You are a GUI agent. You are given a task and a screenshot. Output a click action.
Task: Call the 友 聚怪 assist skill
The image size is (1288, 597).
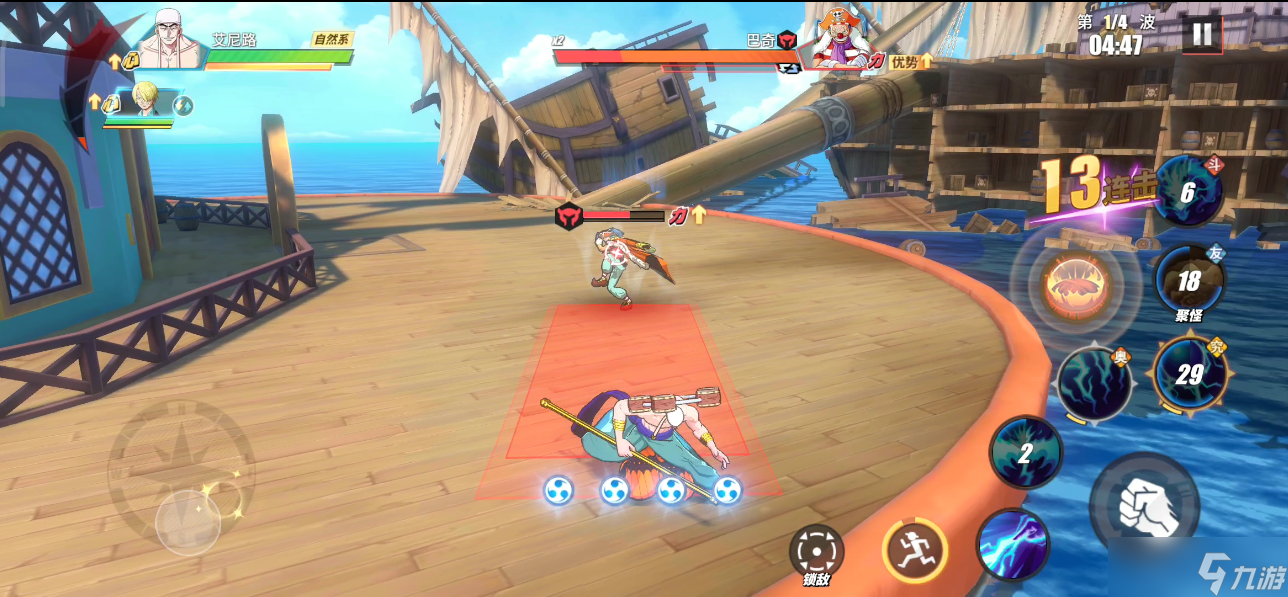tap(1188, 281)
